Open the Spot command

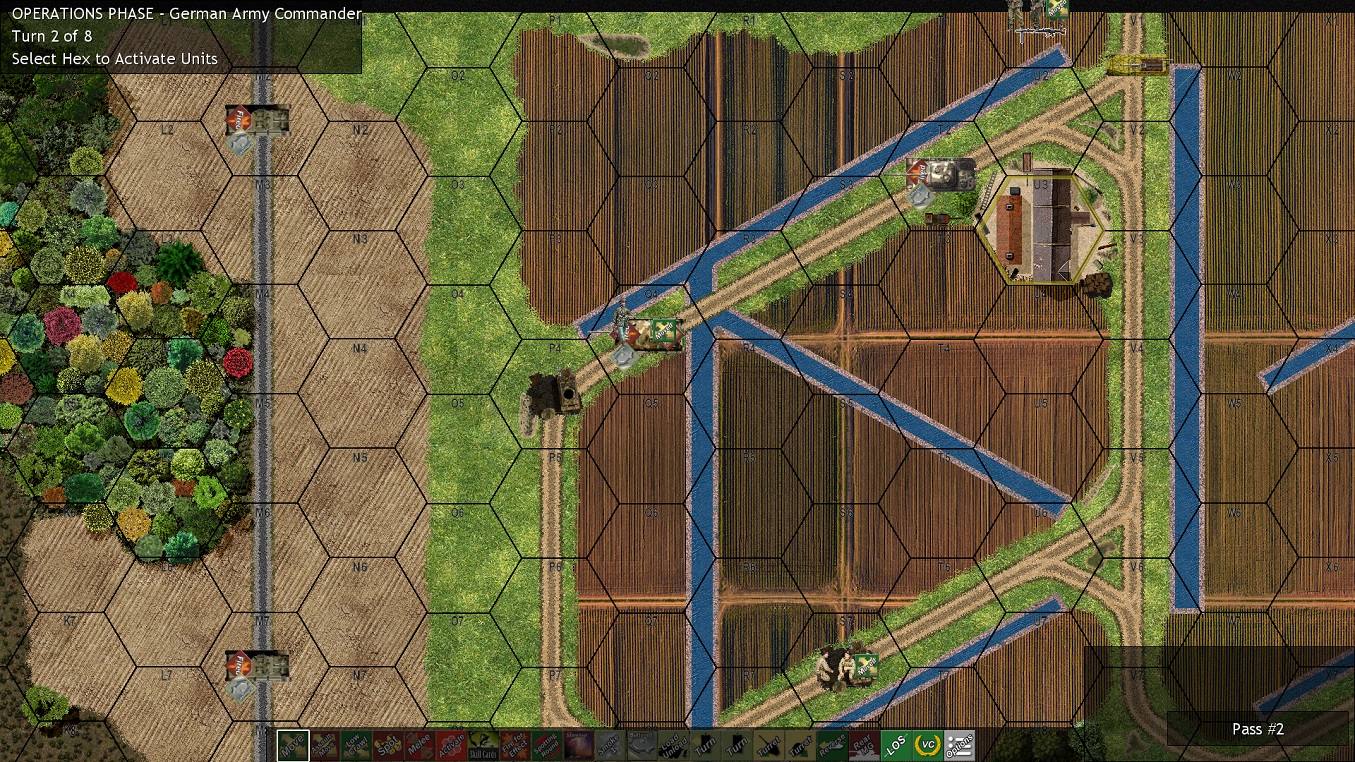tap(386, 745)
